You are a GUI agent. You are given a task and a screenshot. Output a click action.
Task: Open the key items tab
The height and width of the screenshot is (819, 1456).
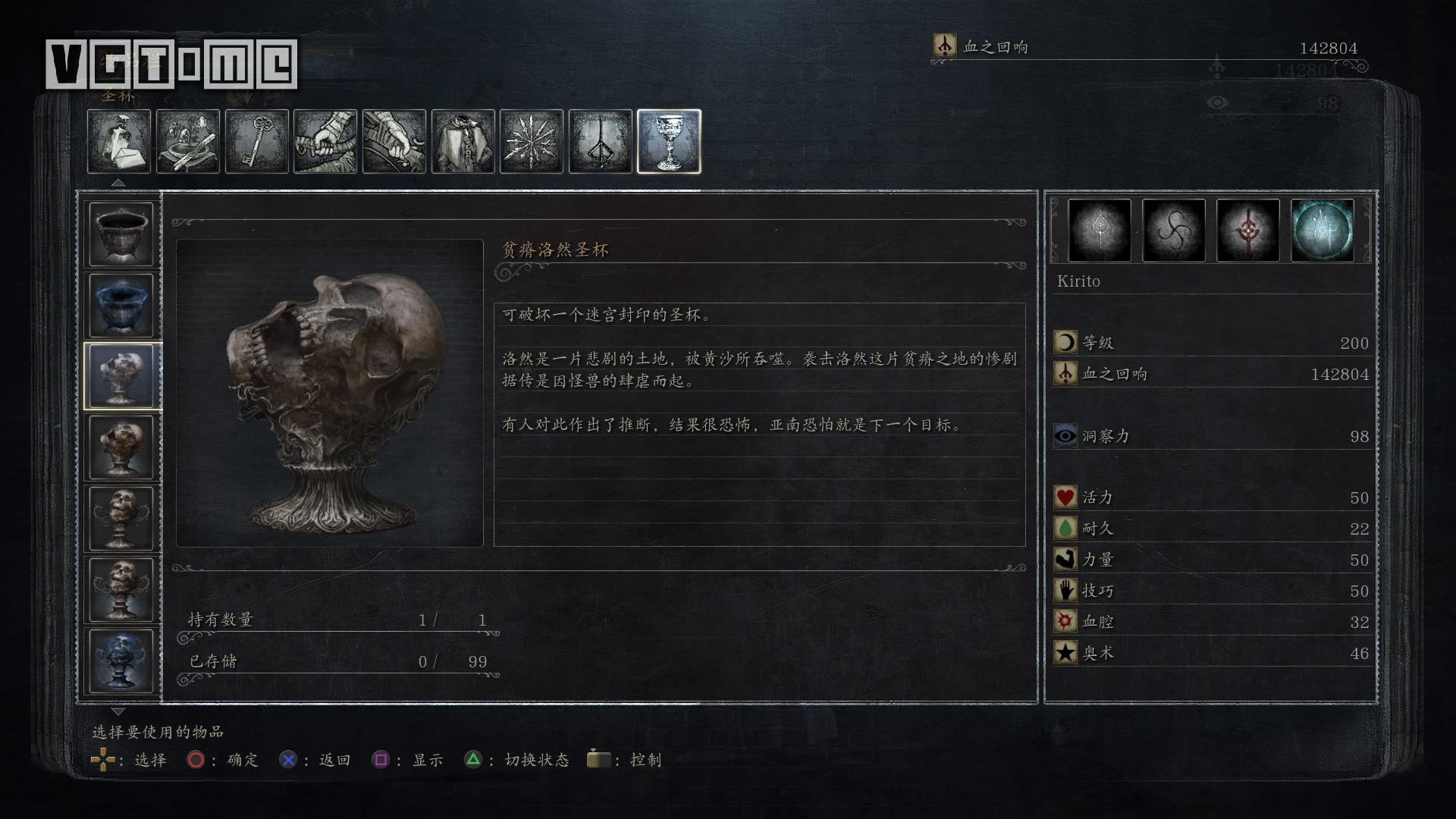(257, 142)
